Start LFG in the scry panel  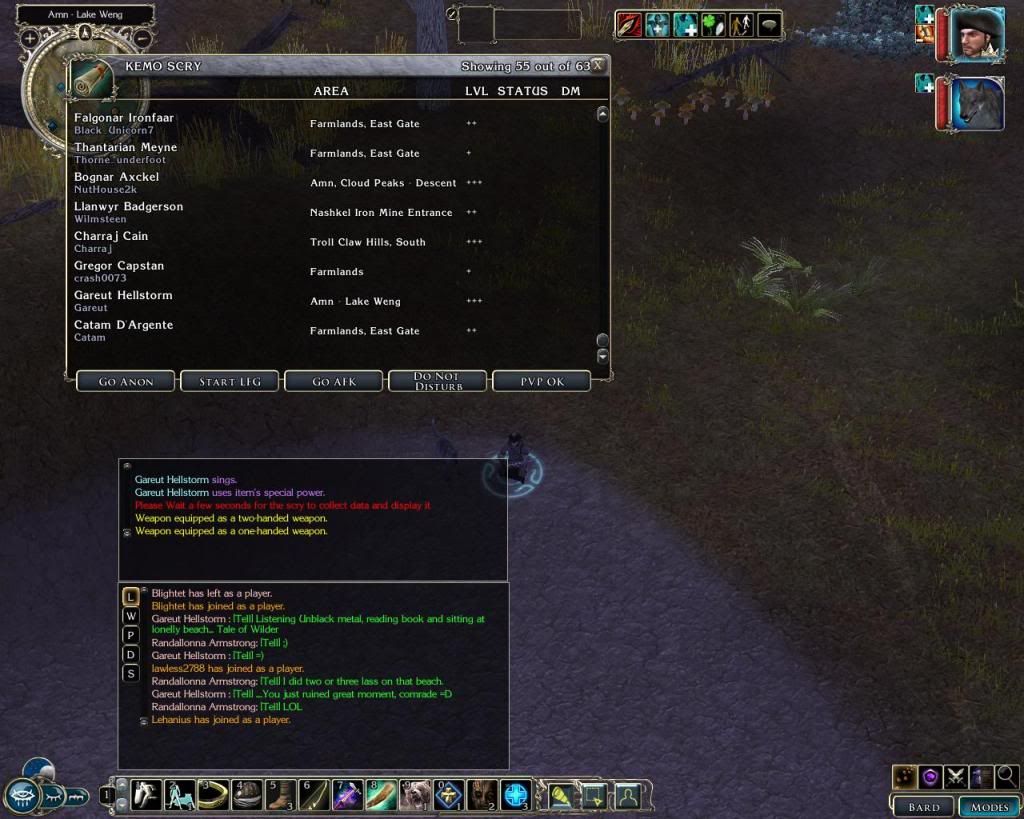click(x=230, y=381)
